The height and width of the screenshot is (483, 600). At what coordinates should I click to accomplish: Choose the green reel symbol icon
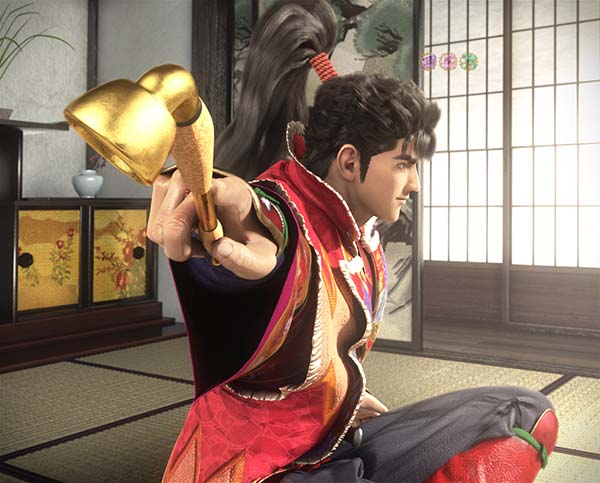pyautogui.click(x=468, y=61)
